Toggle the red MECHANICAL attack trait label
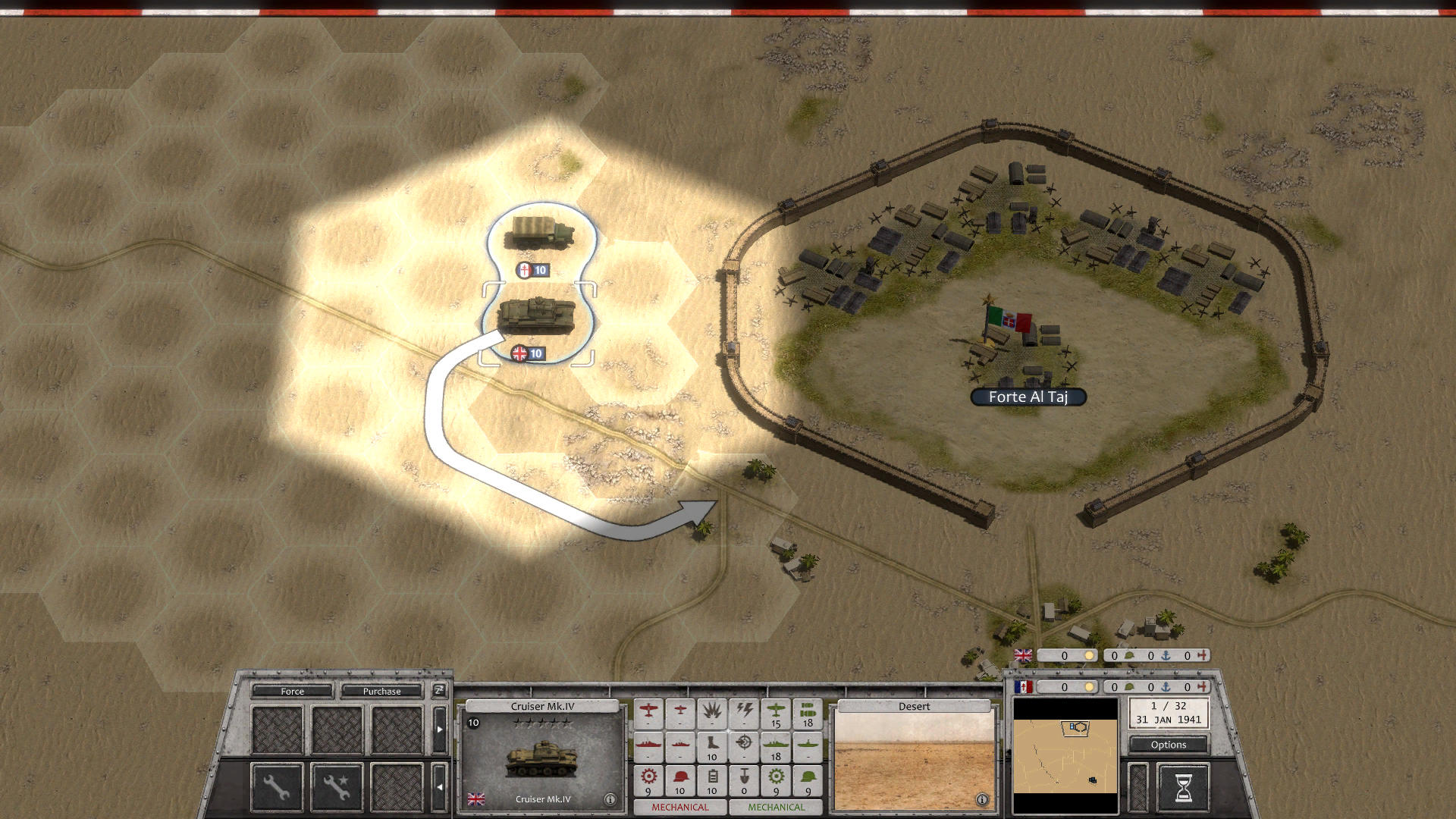The image size is (1456, 819). (681, 806)
